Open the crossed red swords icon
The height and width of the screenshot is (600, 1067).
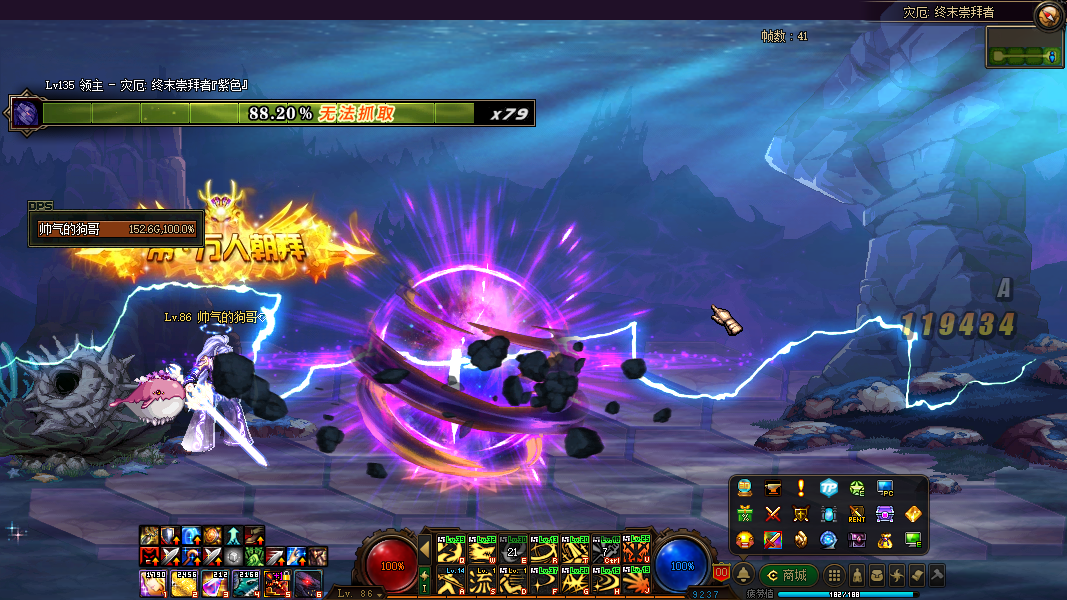[x=772, y=514]
